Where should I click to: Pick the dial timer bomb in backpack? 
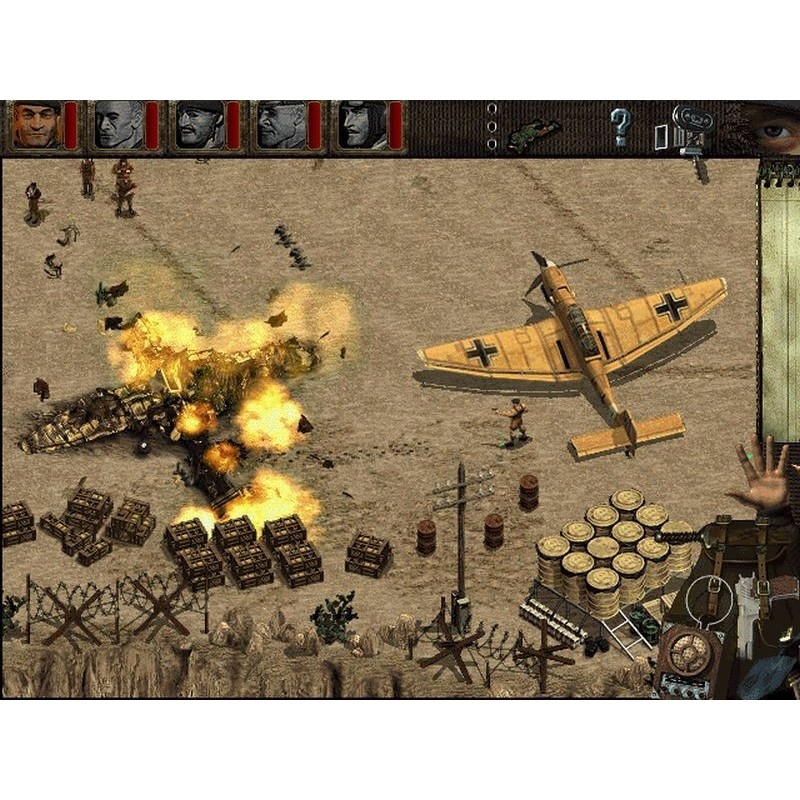(690, 652)
